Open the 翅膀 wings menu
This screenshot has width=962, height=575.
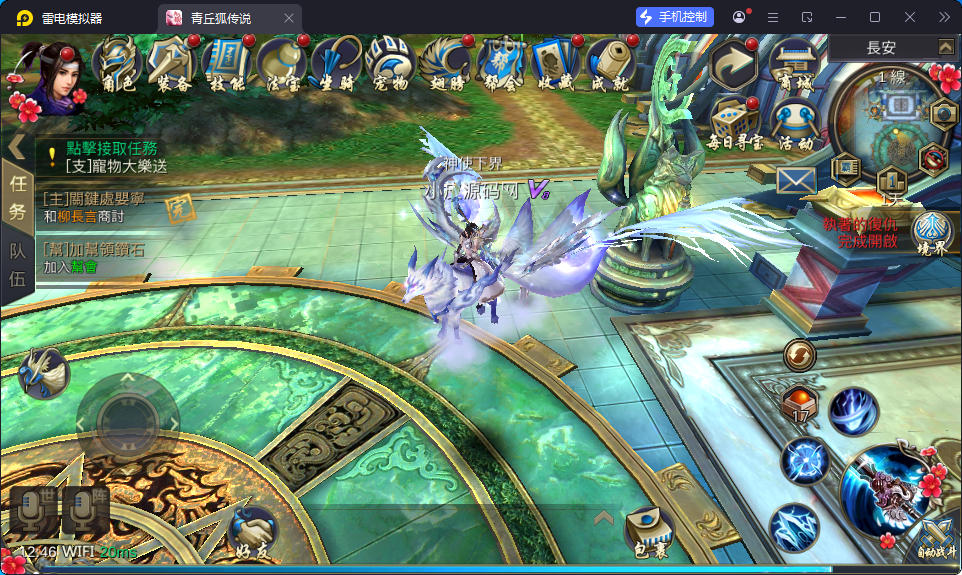coord(445,65)
